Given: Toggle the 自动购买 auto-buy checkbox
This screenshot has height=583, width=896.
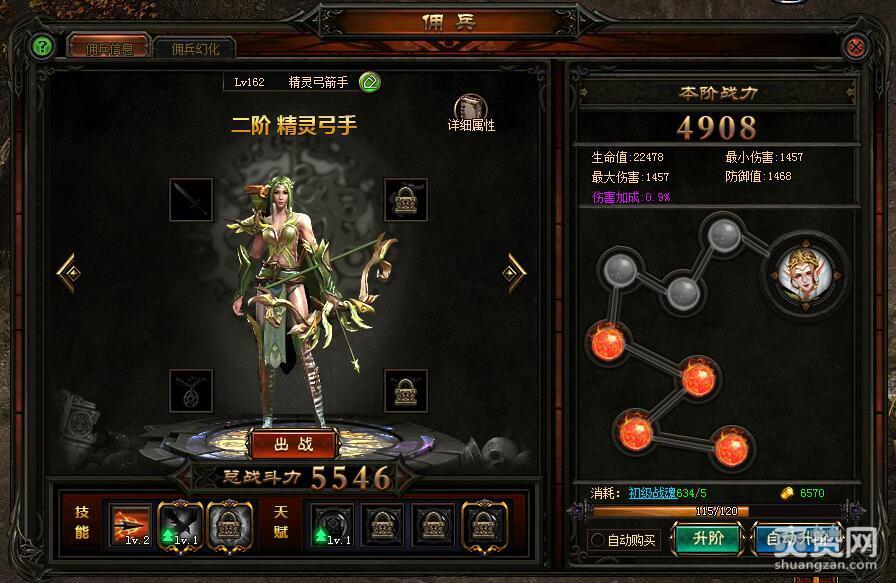Looking at the screenshot, I should [599, 540].
